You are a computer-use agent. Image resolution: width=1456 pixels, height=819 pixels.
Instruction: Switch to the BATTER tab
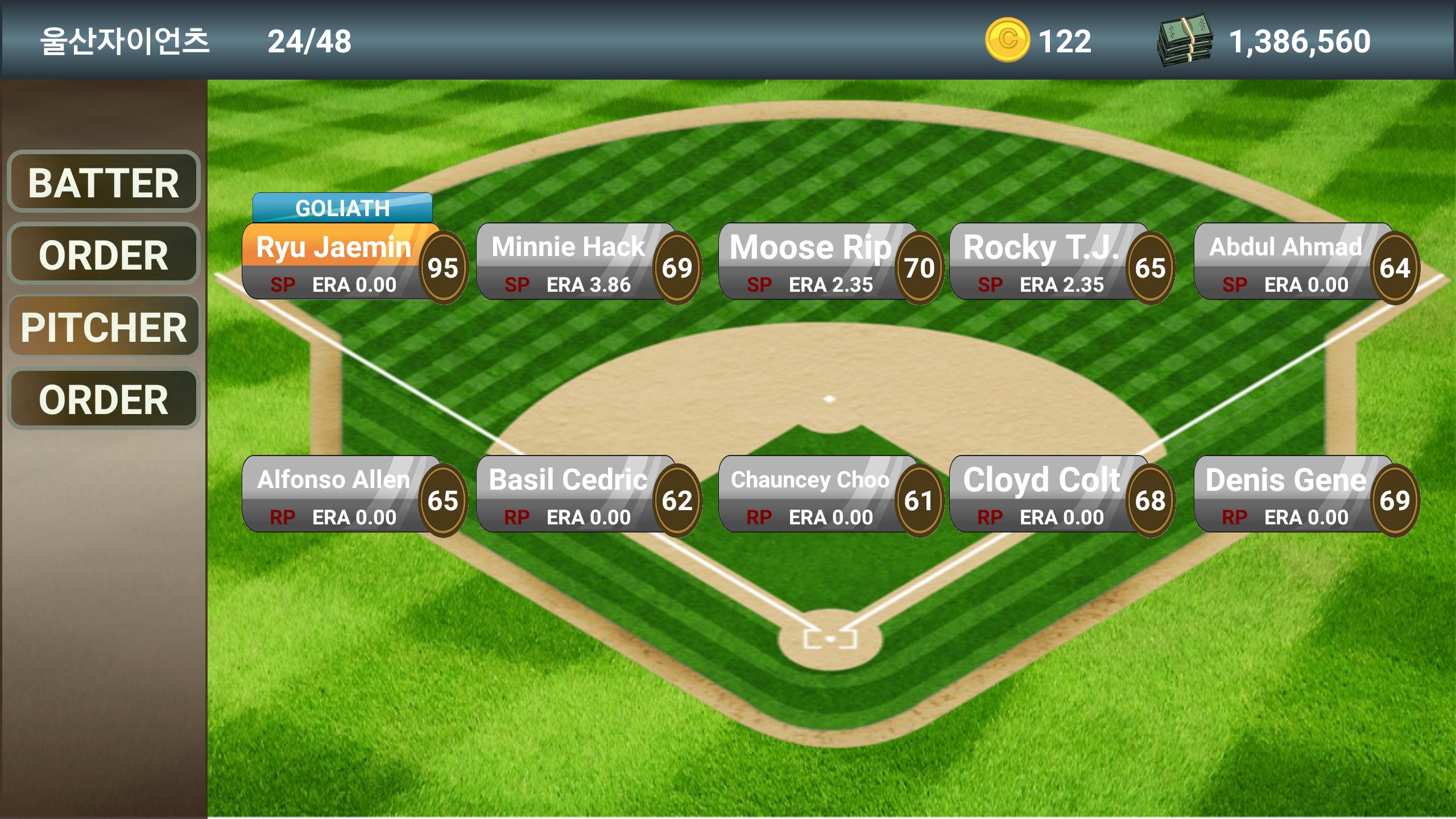point(104,181)
